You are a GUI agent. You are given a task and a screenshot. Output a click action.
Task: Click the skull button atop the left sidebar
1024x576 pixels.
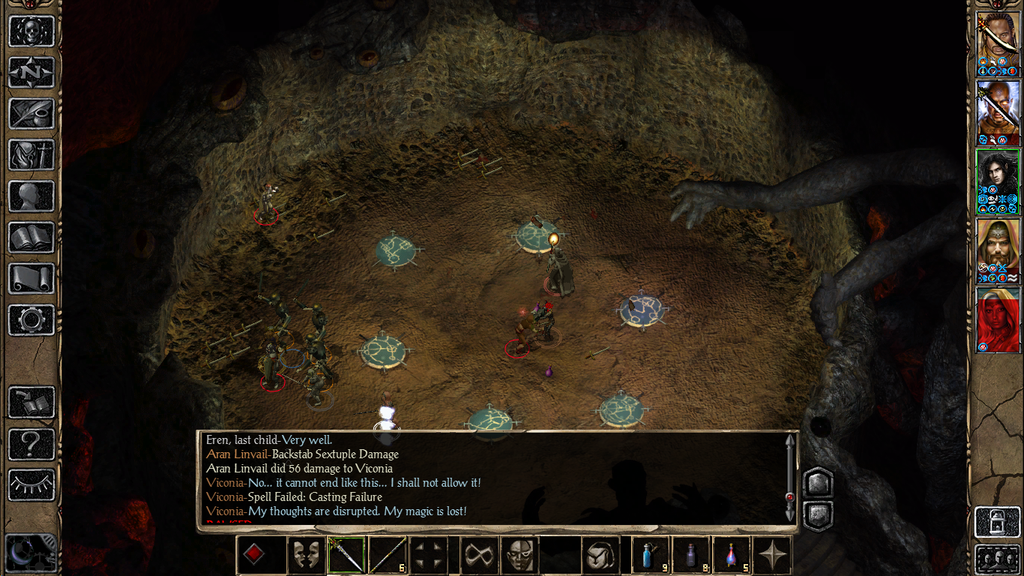click(x=31, y=30)
